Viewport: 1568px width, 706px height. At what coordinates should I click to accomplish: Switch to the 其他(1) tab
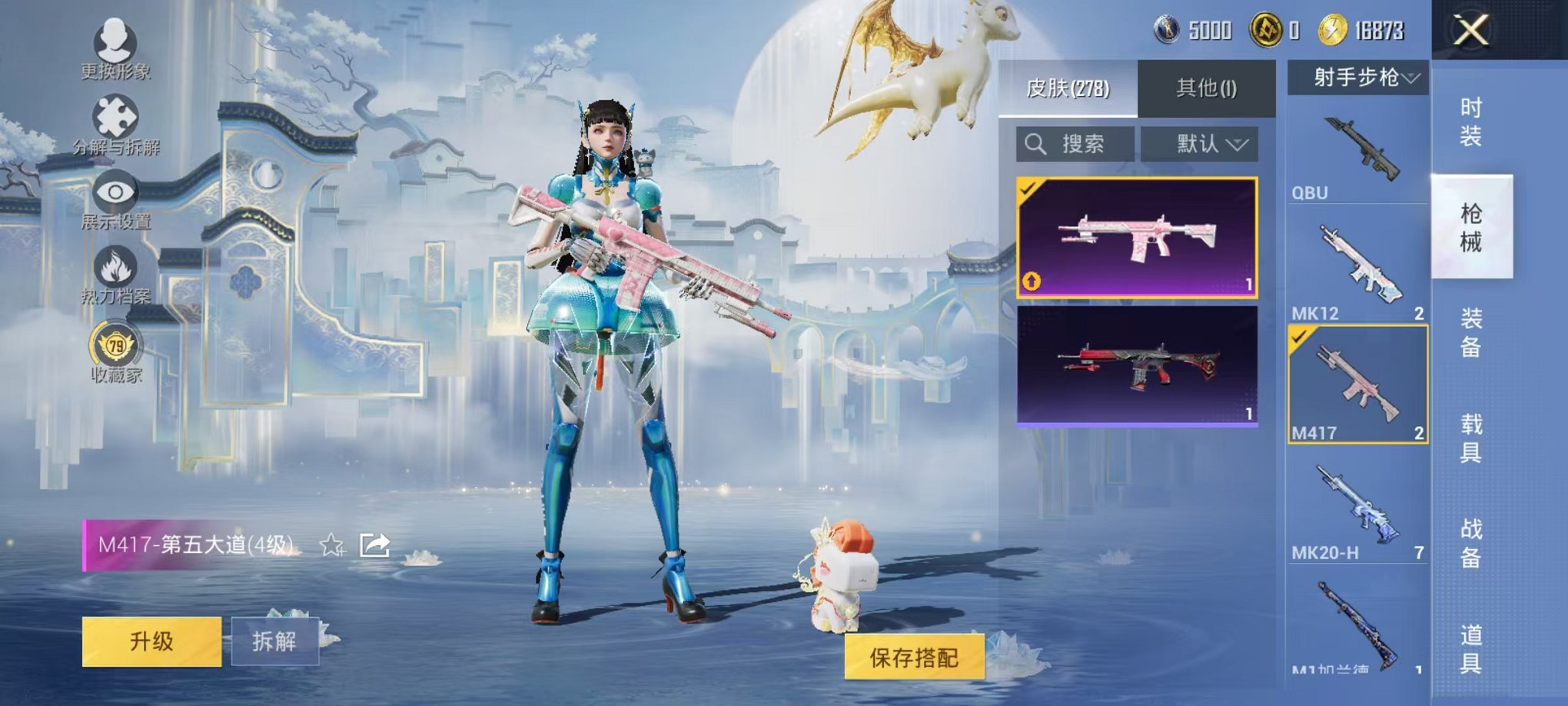1207,86
